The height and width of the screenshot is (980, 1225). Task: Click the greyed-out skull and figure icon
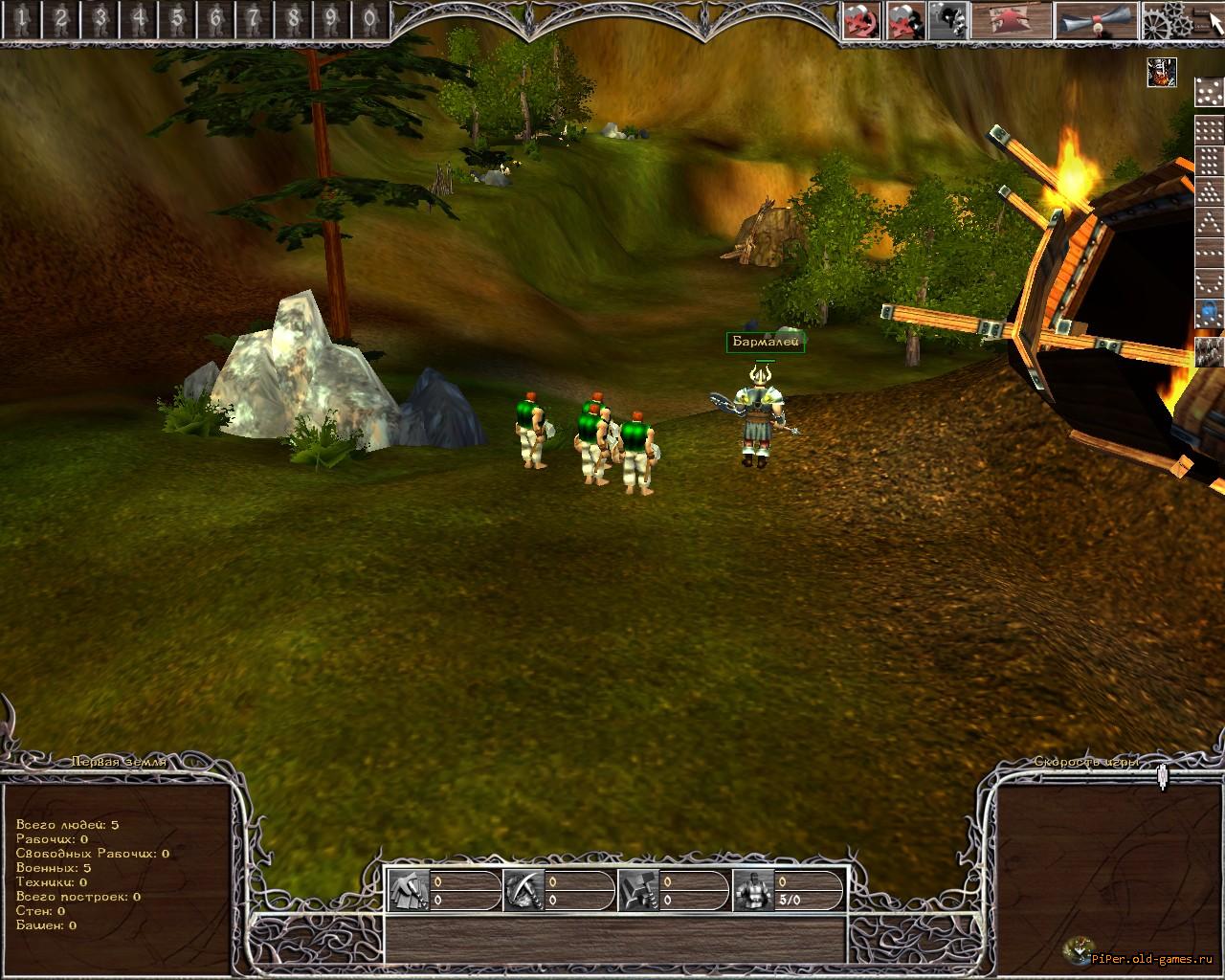947,20
